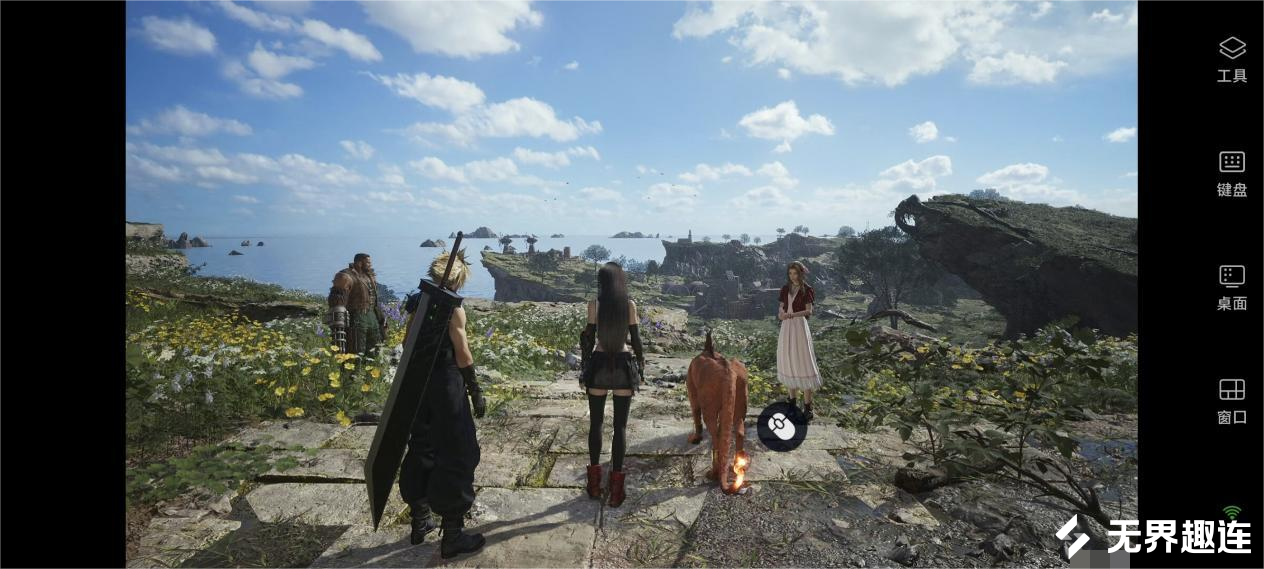Open the 工具 tools panel
Image resolution: width=1264 pixels, height=569 pixels.
pos(1232,58)
